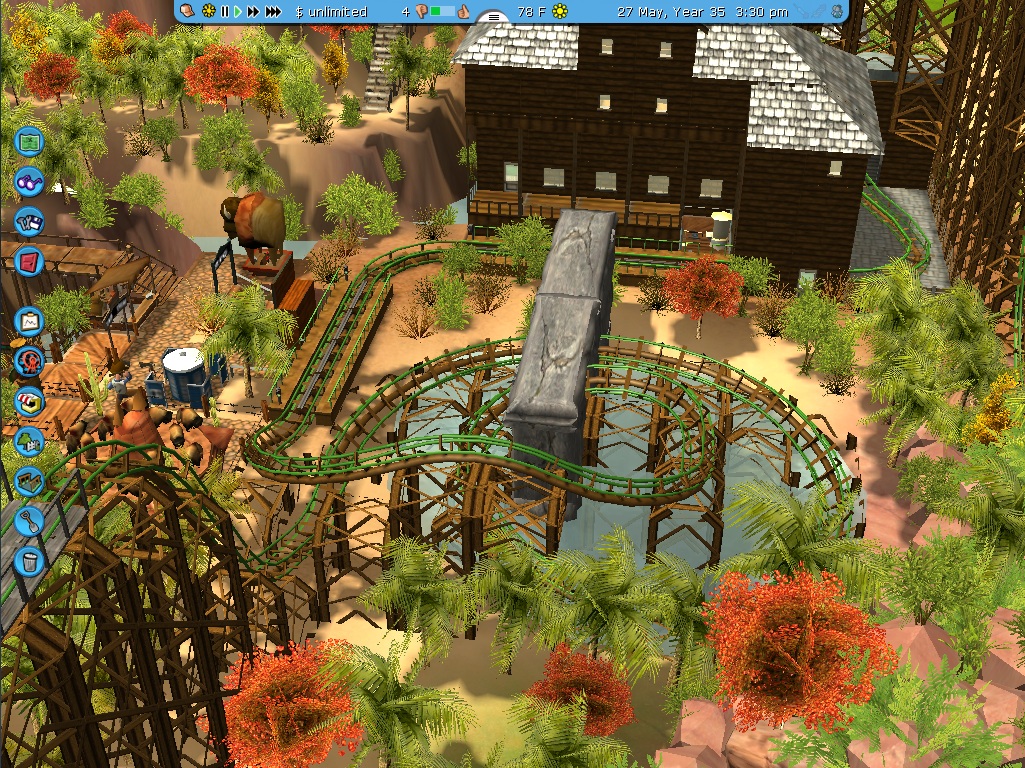
Task: Click the guest head icon in top bar
Action: pos(188,11)
